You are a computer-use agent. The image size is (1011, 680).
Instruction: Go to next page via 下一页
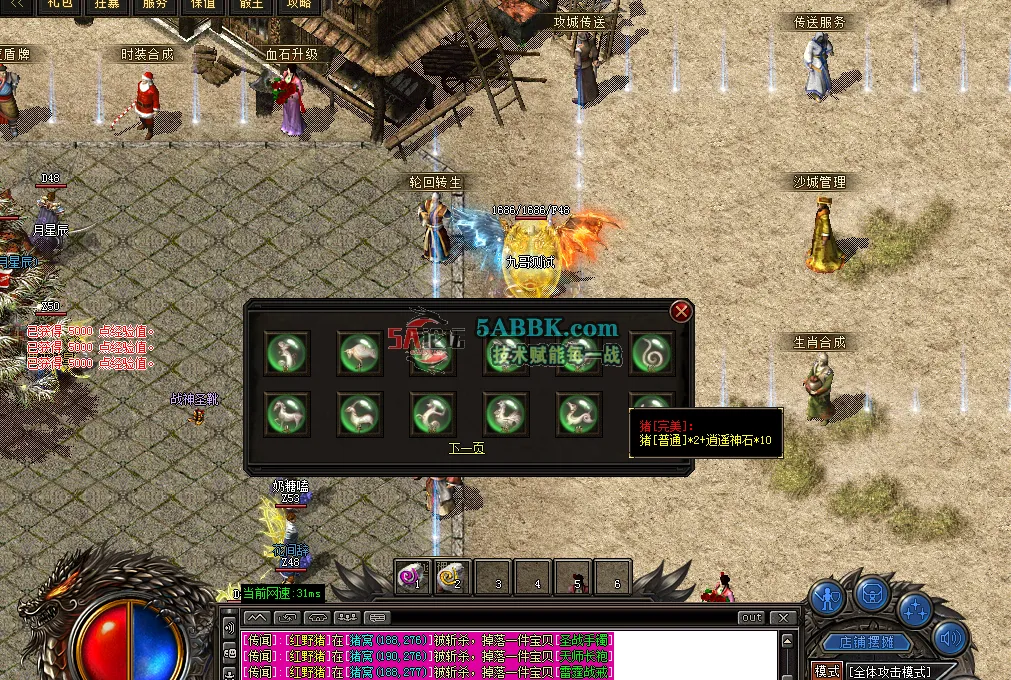pyautogui.click(x=467, y=448)
